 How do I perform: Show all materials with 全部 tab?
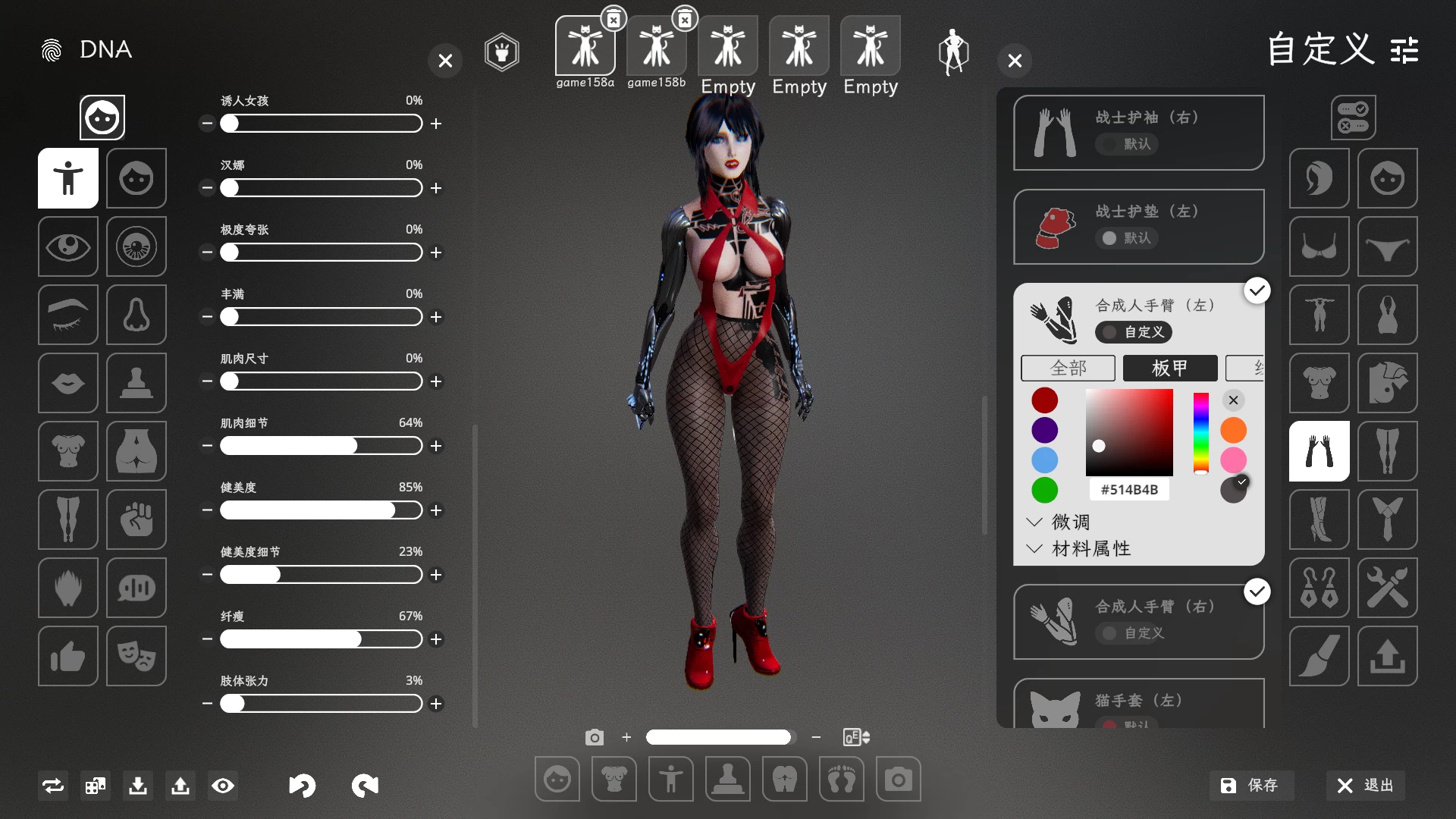[x=1068, y=369]
